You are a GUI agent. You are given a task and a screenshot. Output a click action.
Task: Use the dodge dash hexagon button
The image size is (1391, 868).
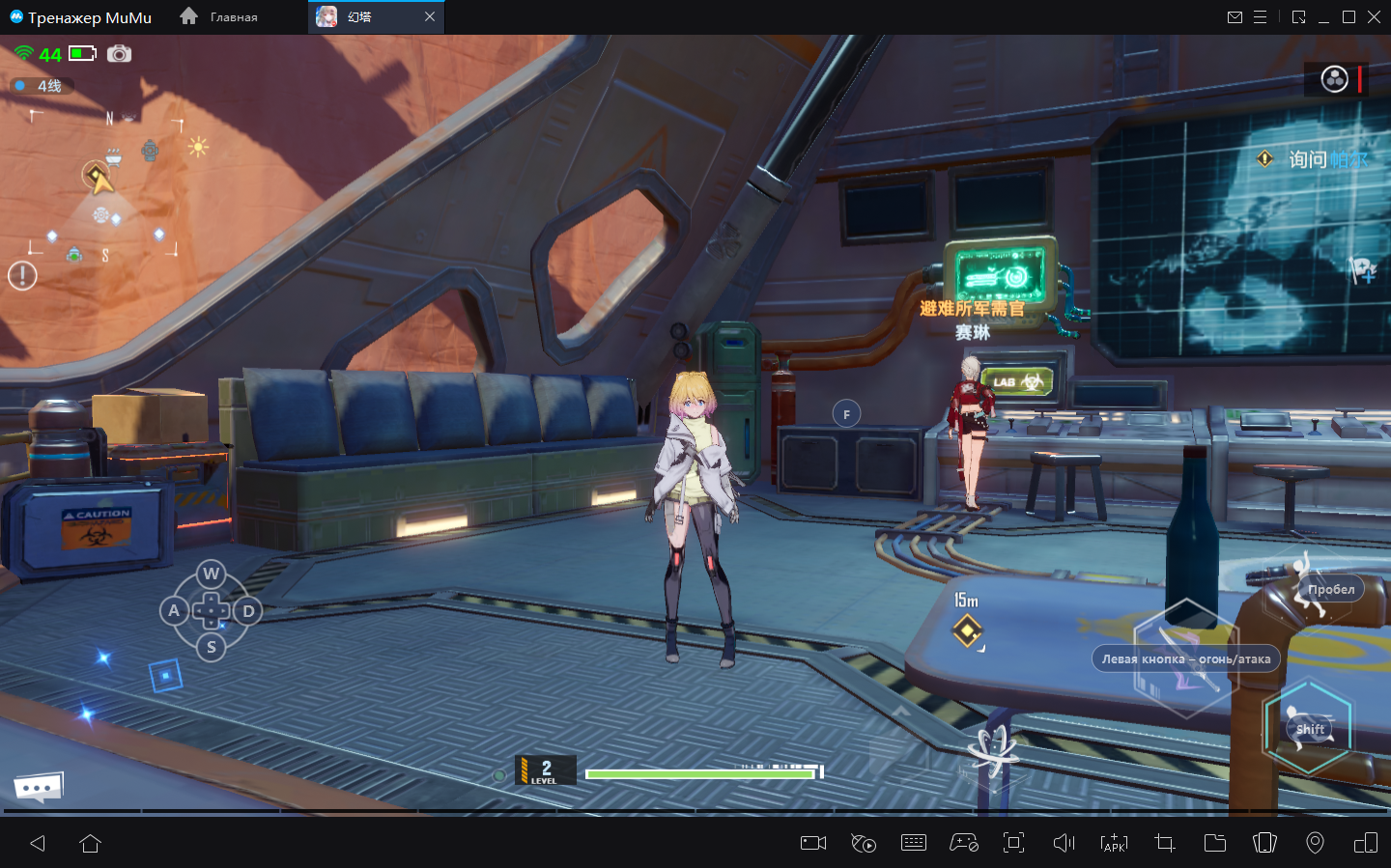tap(1307, 728)
